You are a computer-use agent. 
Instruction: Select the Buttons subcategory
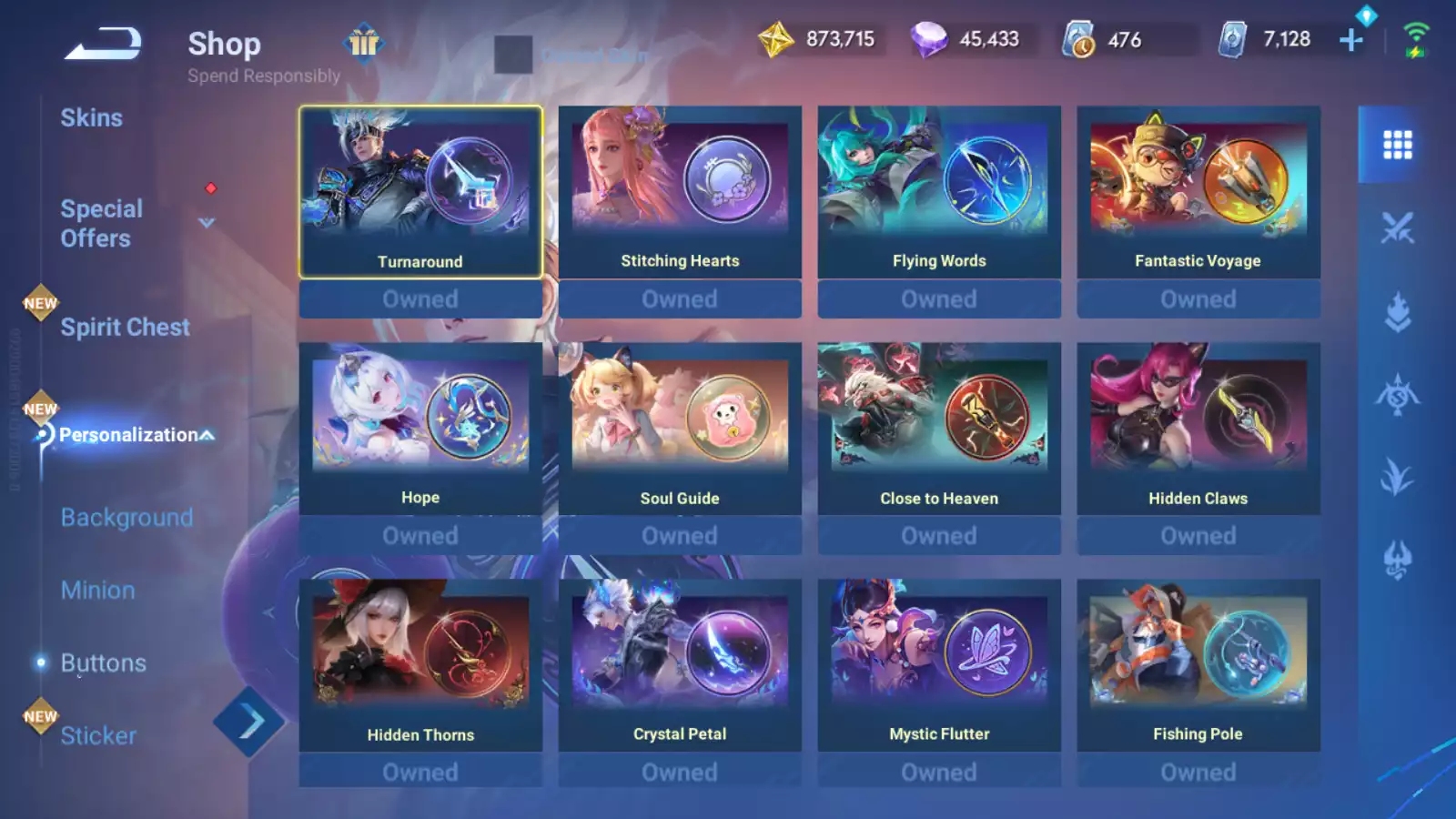pos(103,663)
